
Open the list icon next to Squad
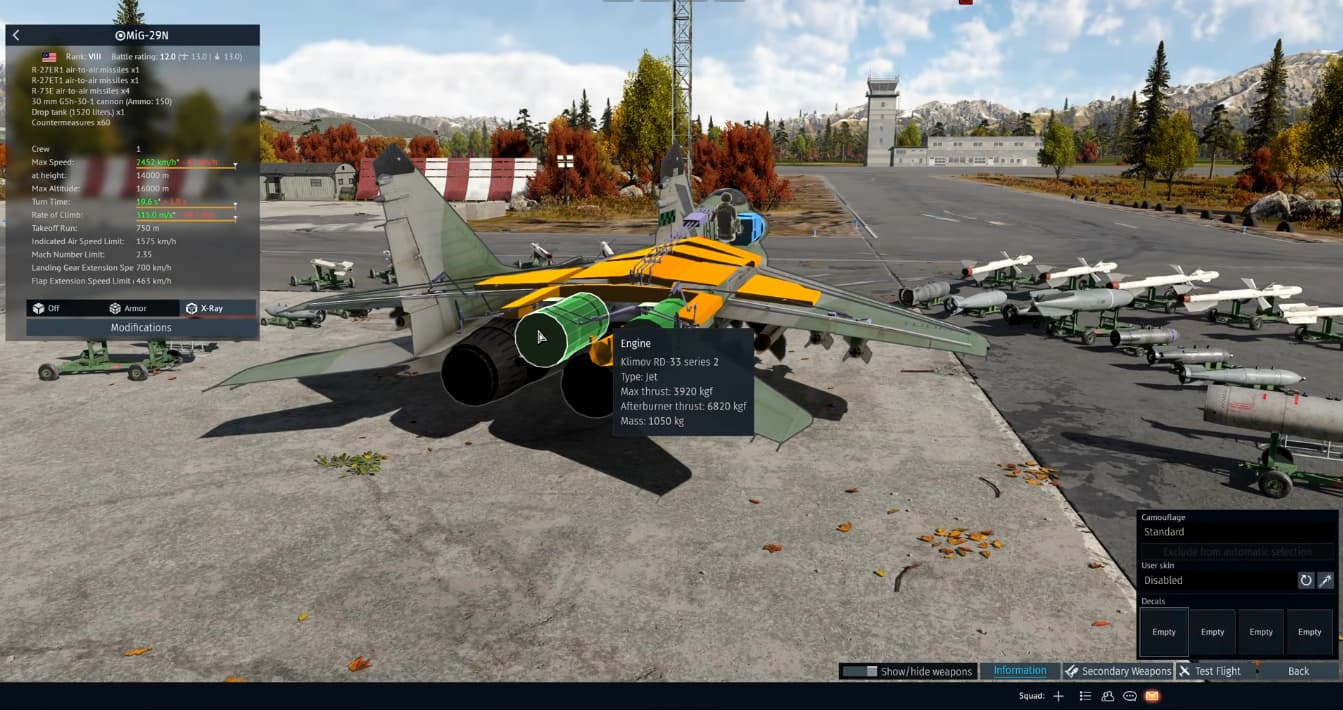coord(1085,696)
